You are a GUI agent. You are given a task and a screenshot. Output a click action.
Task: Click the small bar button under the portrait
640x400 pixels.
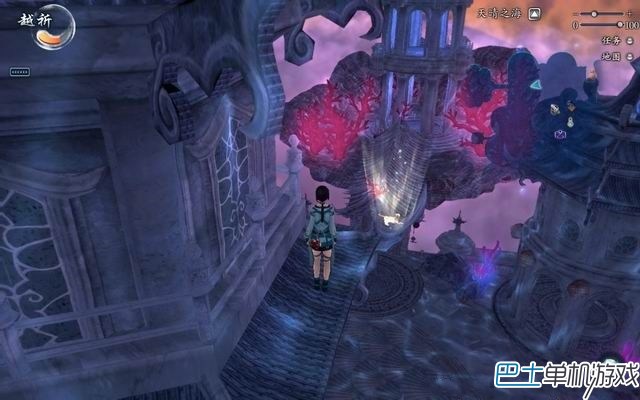(19, 72)
